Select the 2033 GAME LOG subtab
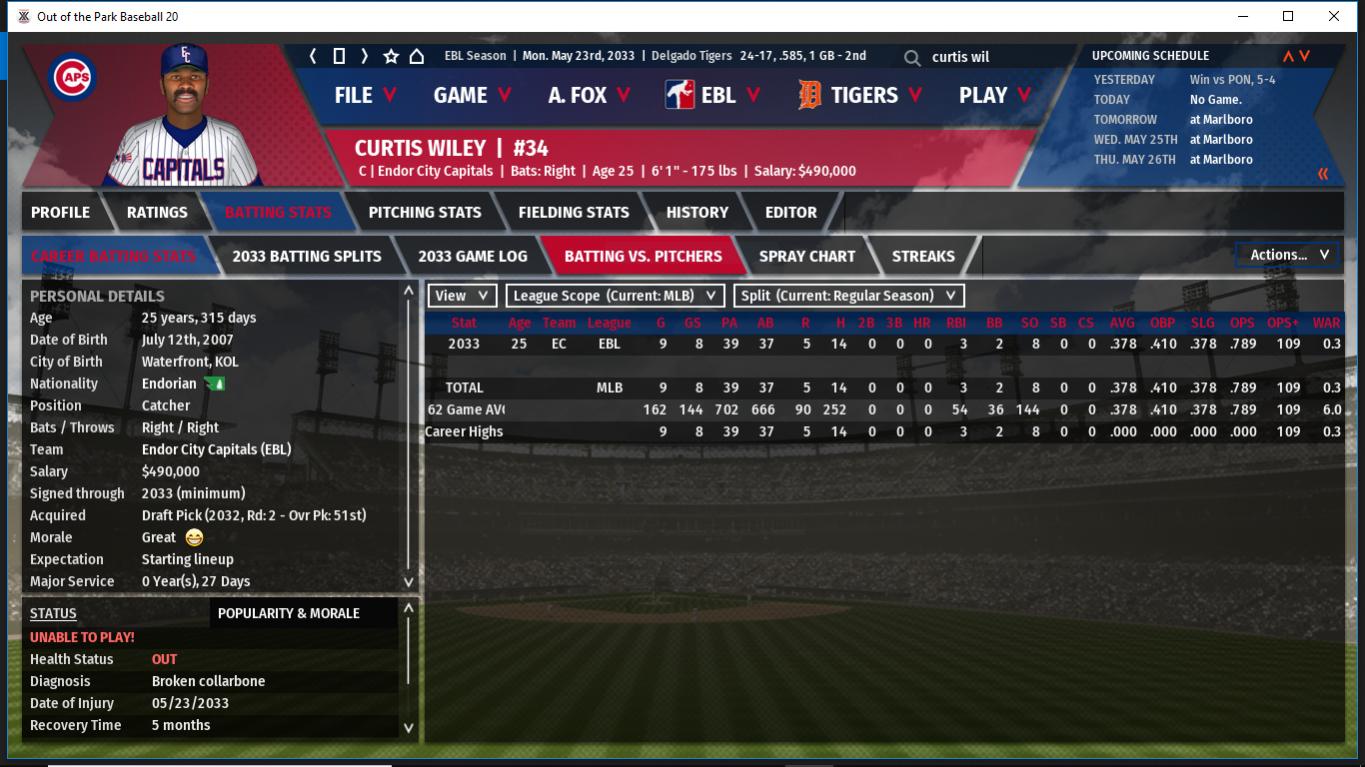Image resolution: width=1365 pixels, height=767 pixels. click(472, 256)
